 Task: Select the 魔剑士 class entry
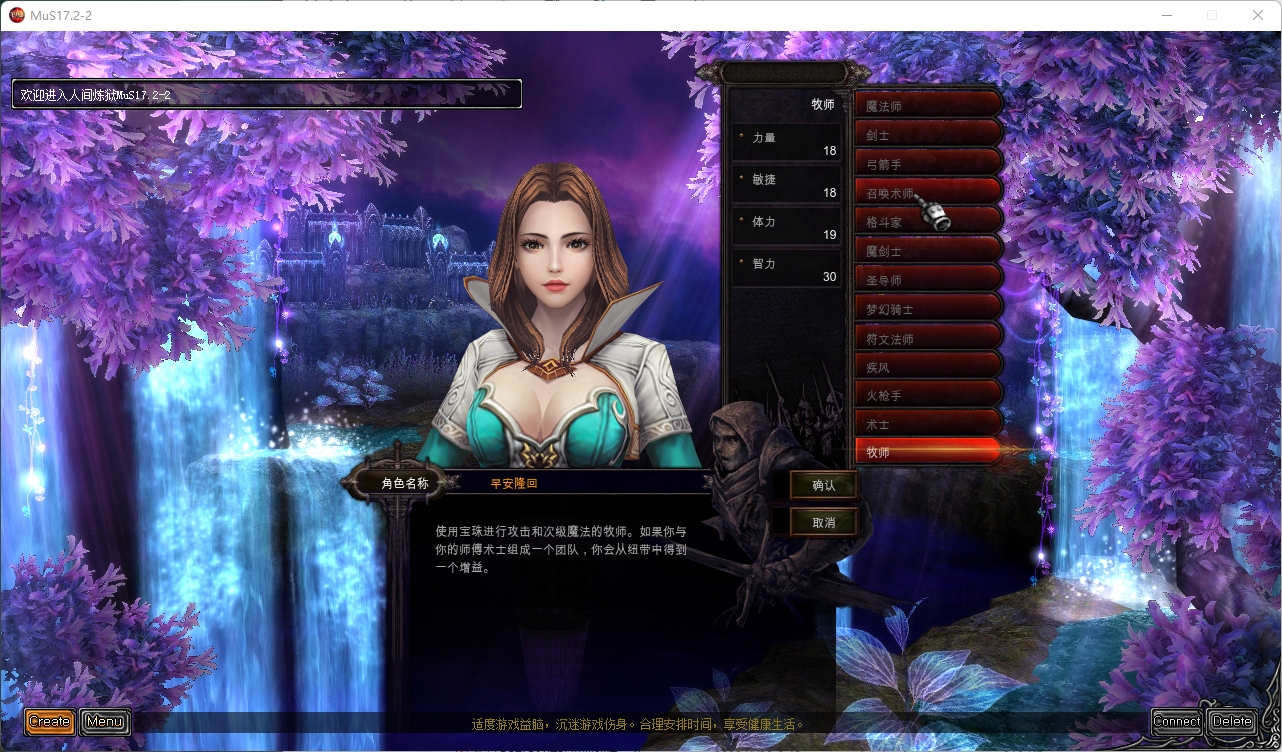tap(927, 250)
